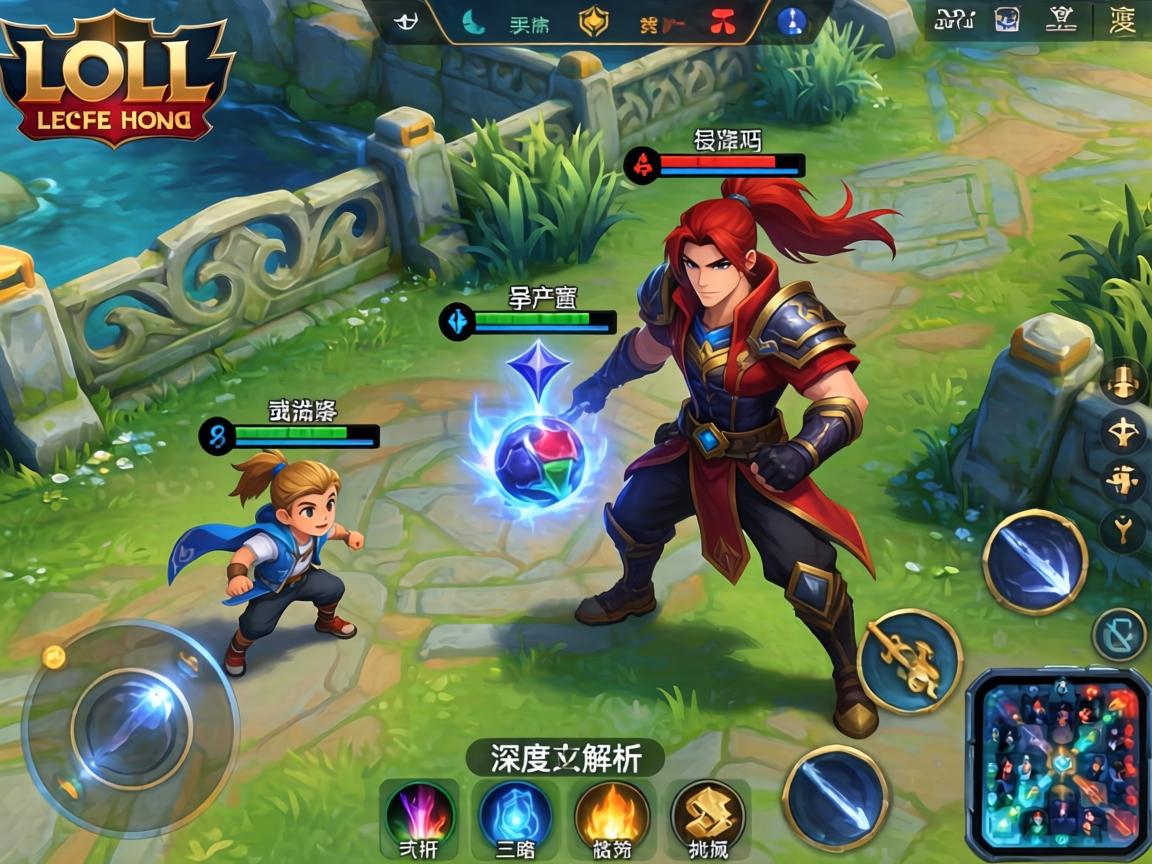Screen dimensions: 1152x864
Task: Choose the Y-shaped gold icon
Action: pyautogui.click(x=1122, y=530)
